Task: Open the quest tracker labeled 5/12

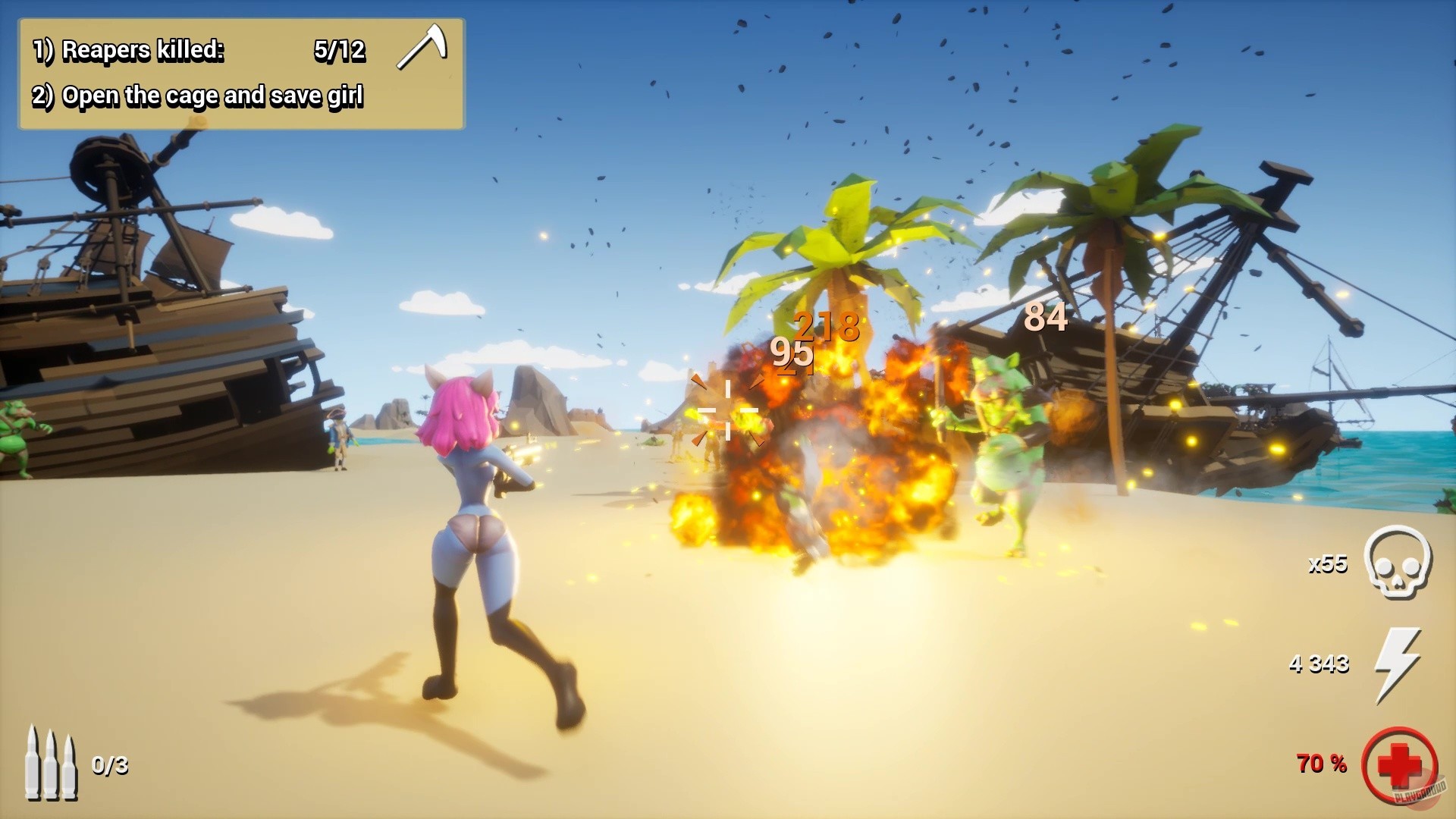Action: 340,51
